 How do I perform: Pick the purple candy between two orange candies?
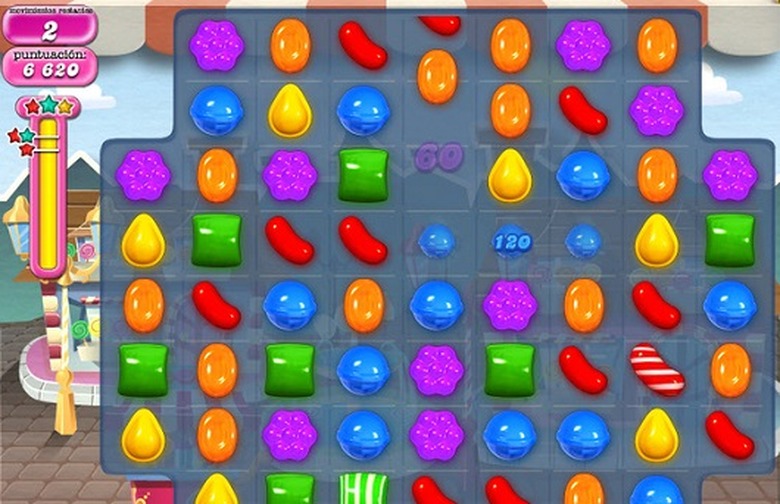[583, 45]
